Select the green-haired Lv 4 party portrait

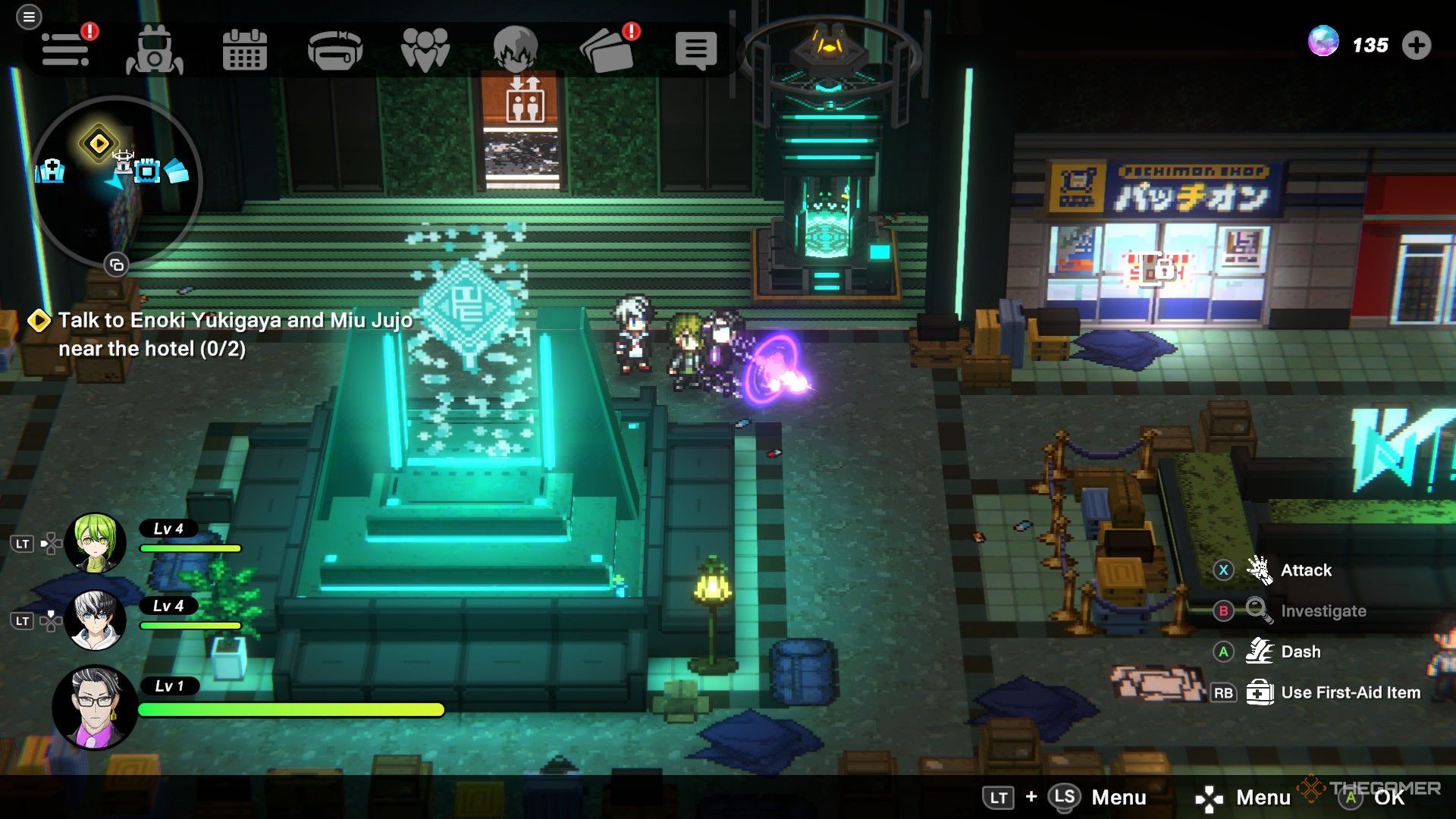95,542
